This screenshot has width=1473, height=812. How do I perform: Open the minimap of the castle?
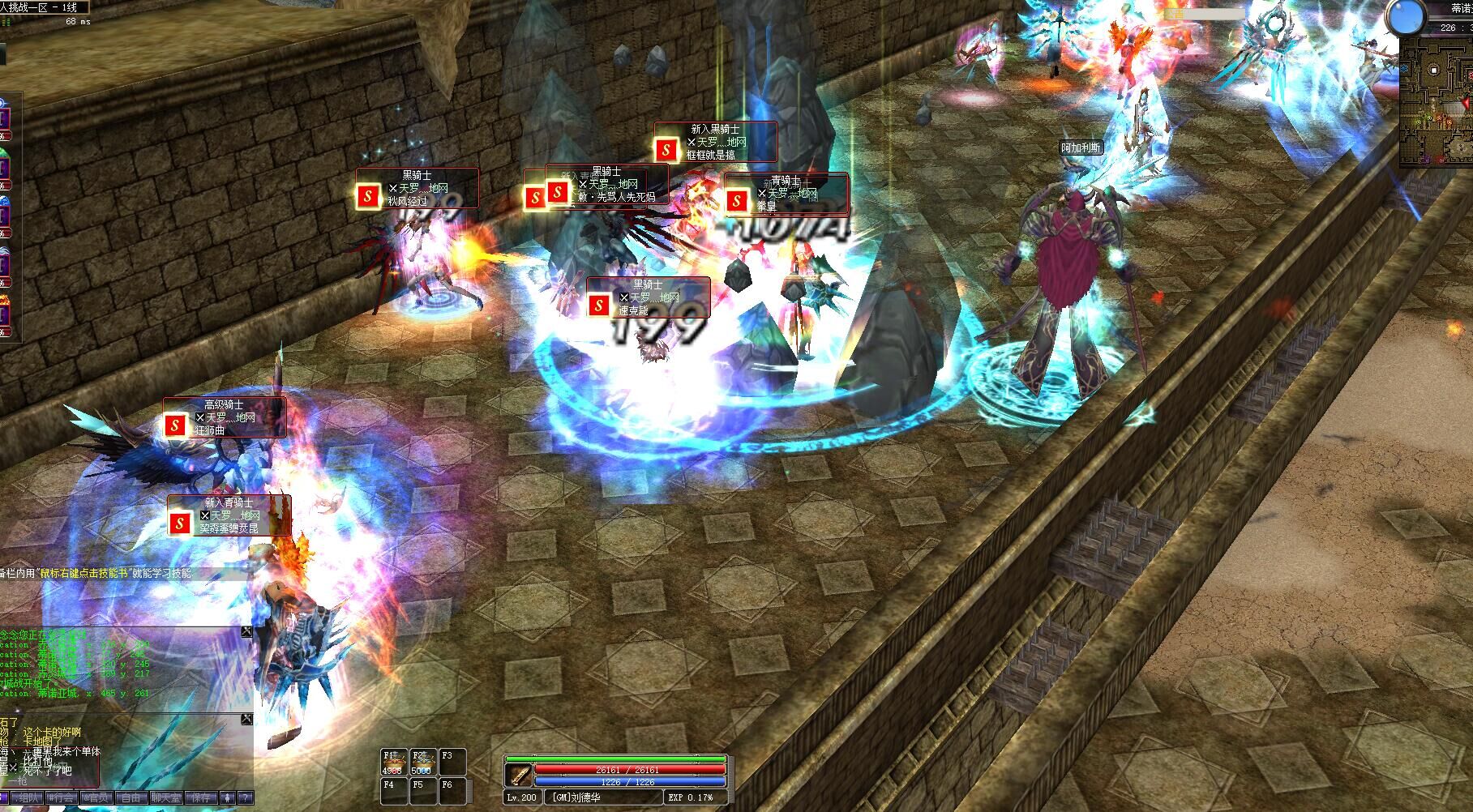[x=1435, y=104]
